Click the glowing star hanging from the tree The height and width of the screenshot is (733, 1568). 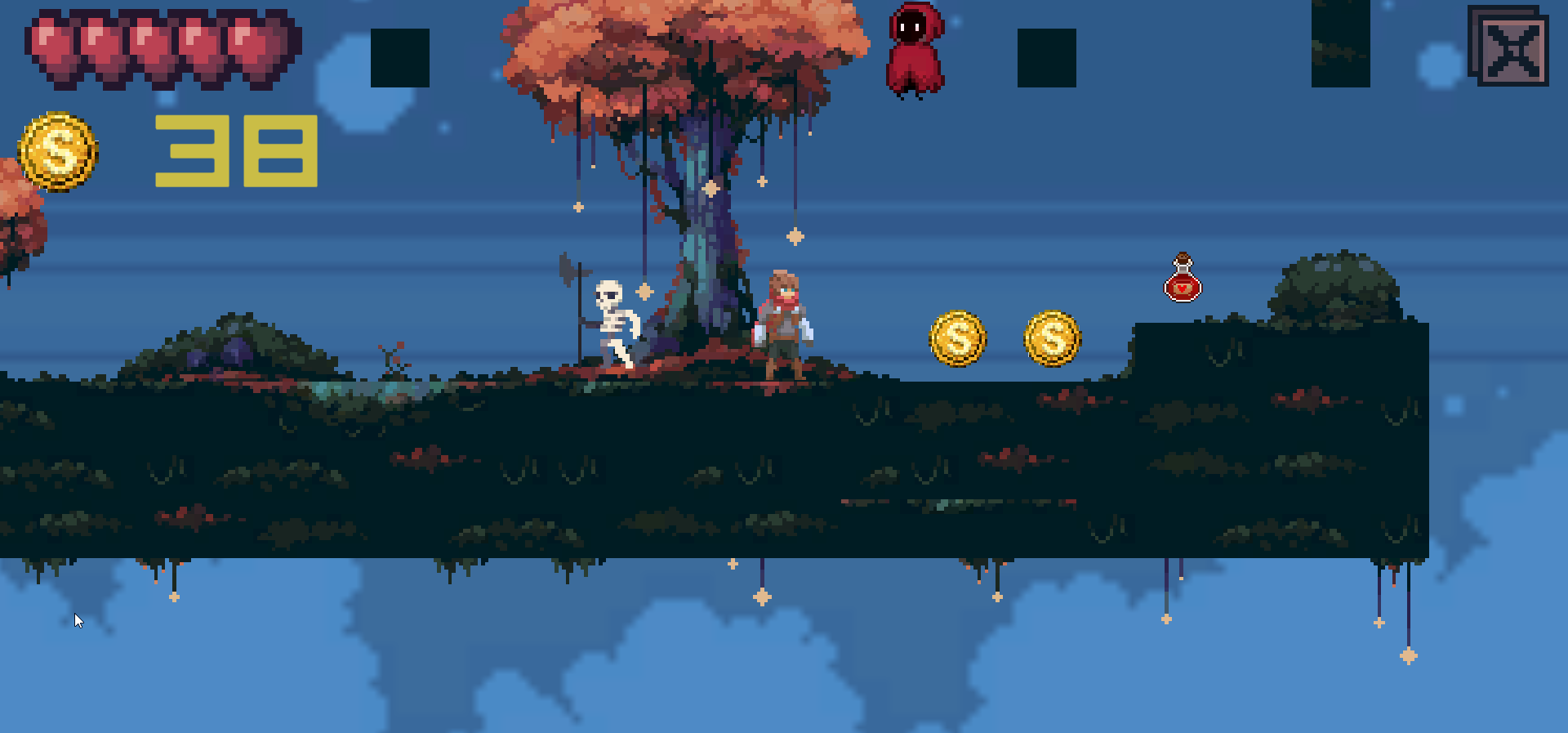pyautogui.click(x=794, y=237)
